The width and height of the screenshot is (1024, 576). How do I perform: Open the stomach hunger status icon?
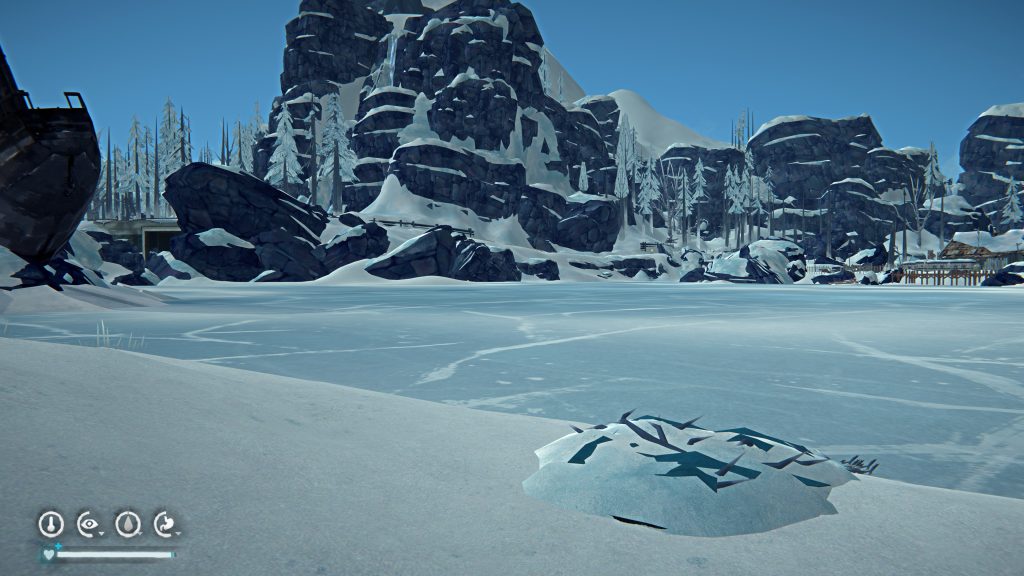(165, 523)
